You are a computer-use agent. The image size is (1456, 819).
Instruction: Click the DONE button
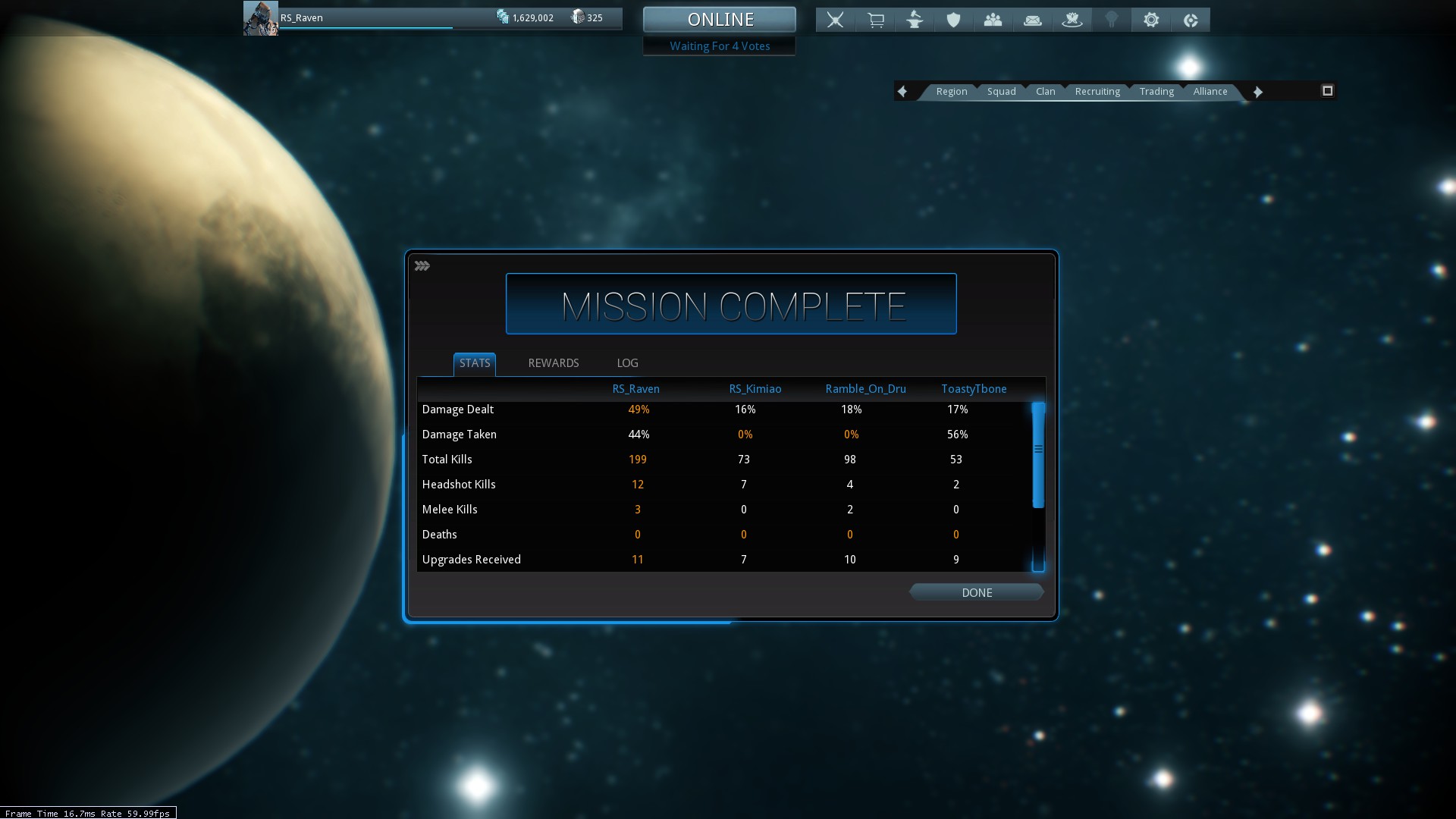[x=977, y=593]
